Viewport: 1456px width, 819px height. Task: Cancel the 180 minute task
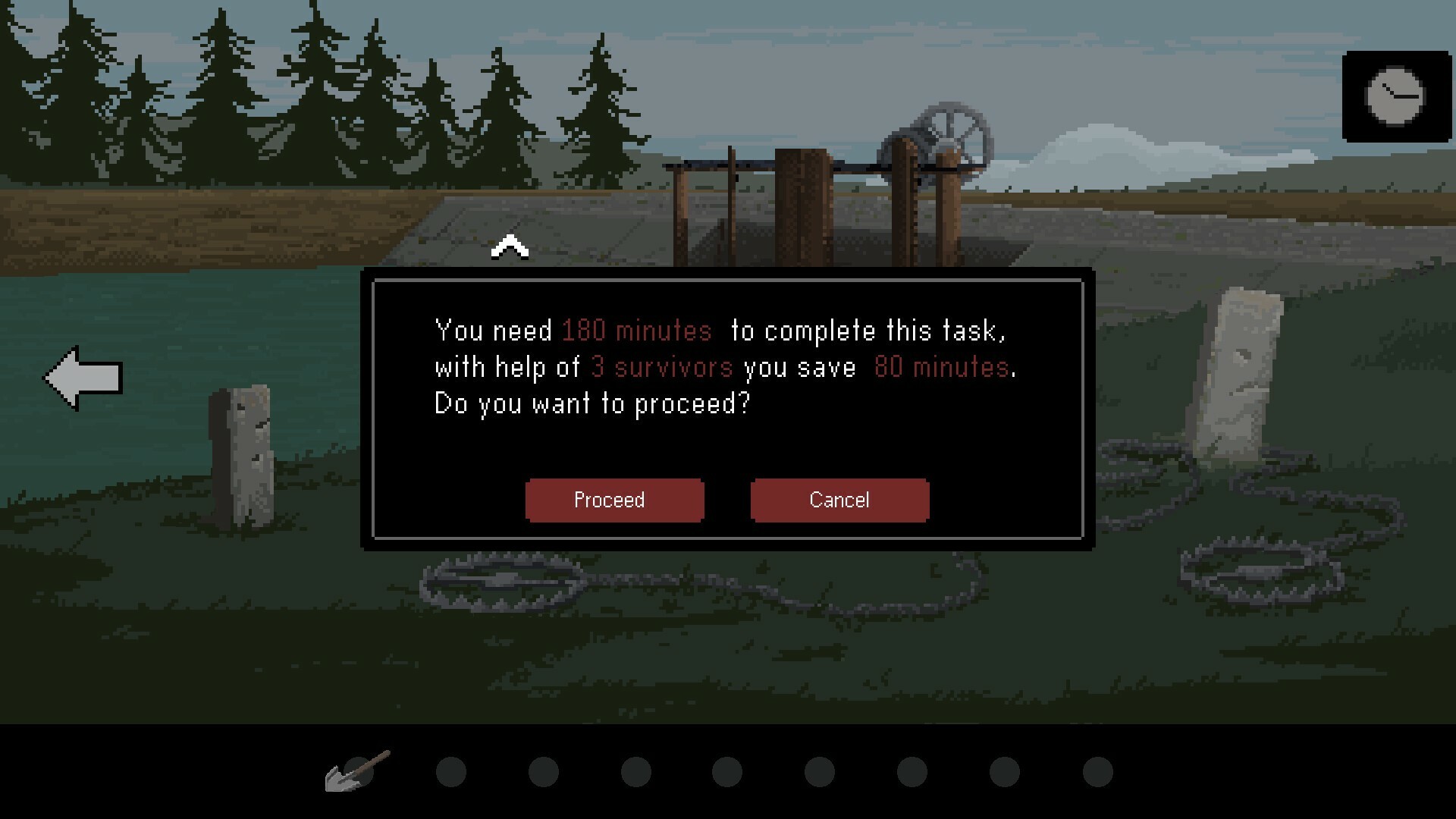[839, 500]
